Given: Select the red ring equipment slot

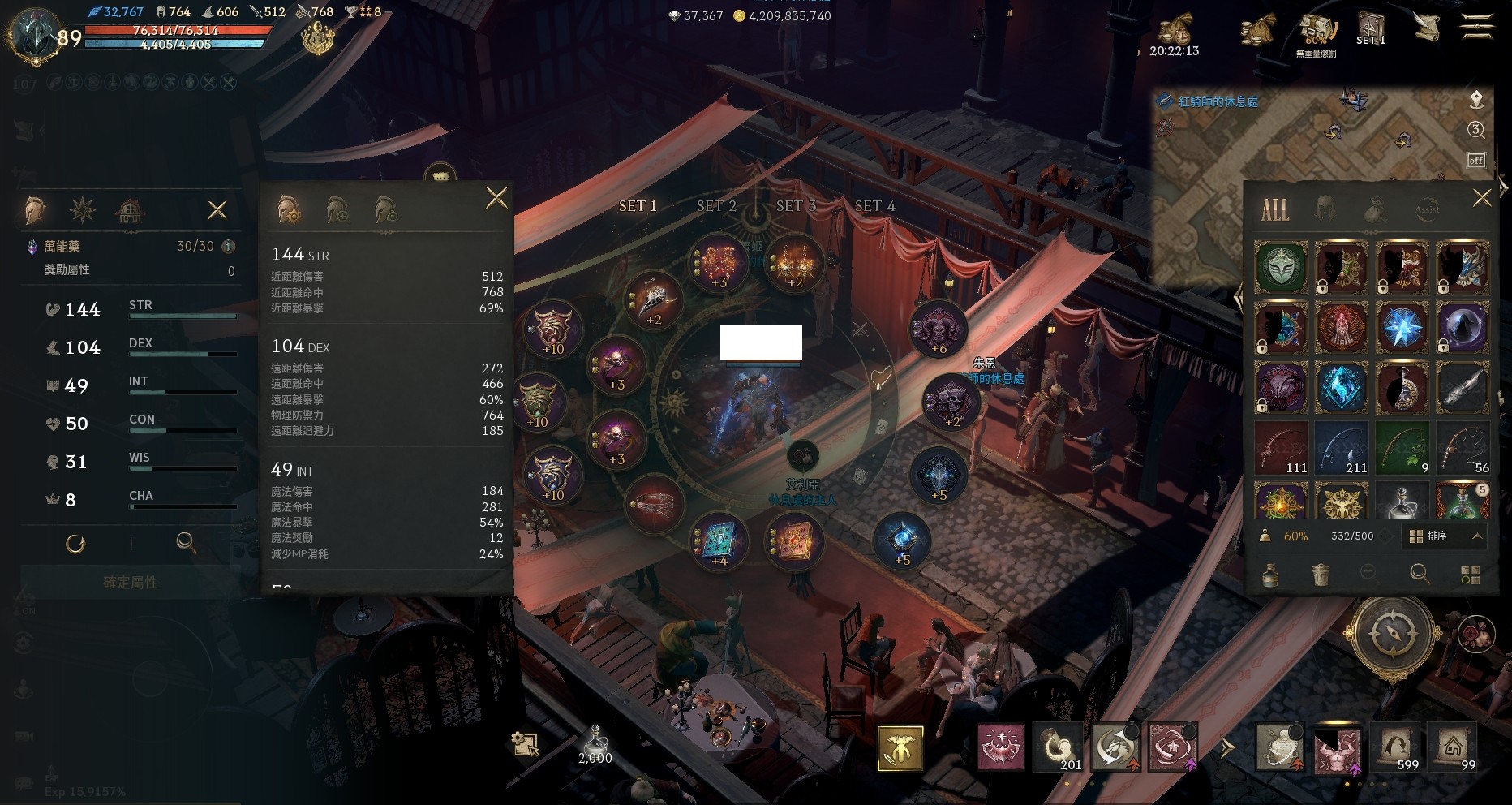Looking at the screenshot, I should 654,504.
